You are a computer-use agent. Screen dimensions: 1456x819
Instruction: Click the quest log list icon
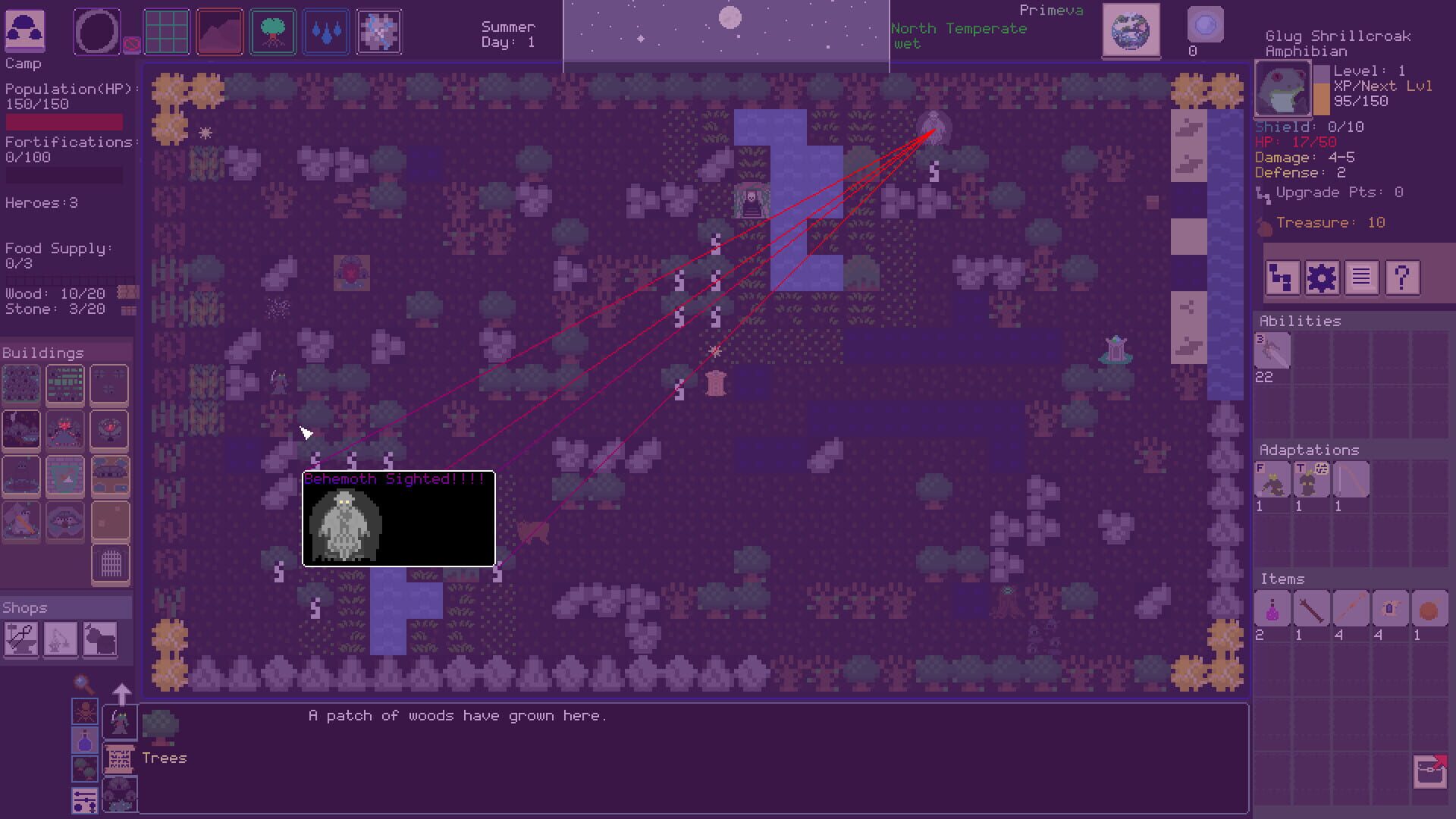tap(1362, 278)
